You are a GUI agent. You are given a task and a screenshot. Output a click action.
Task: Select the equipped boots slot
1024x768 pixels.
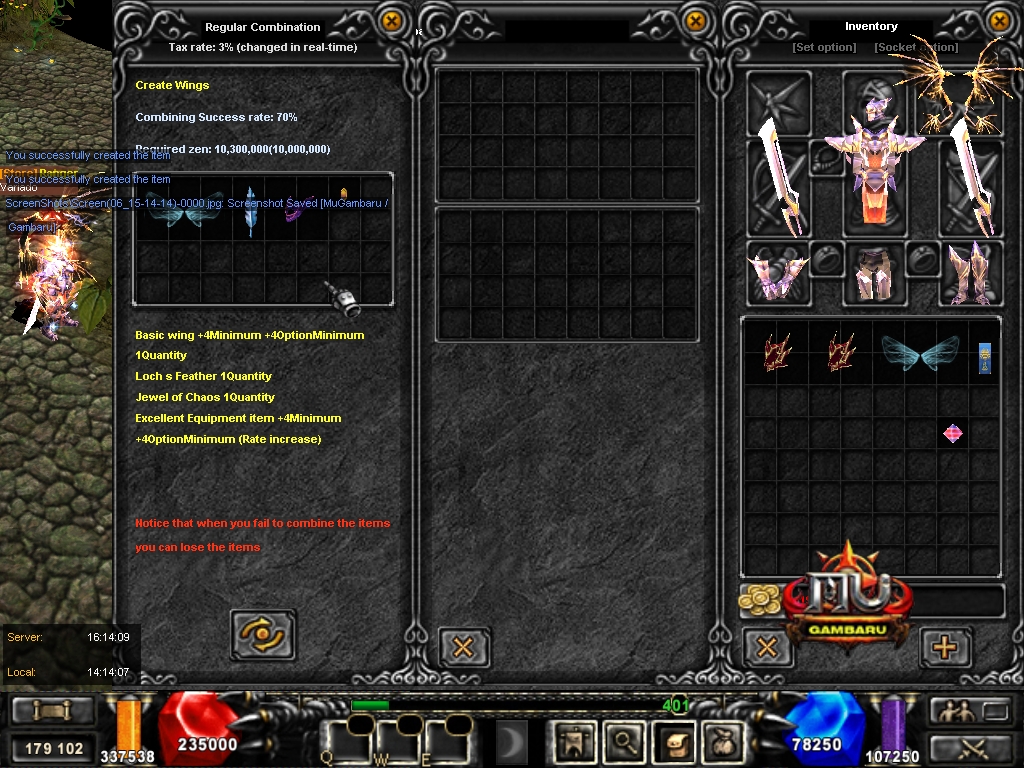970,274
